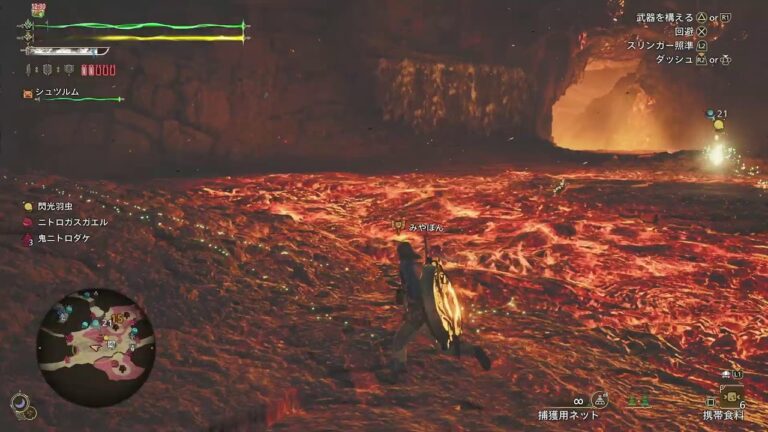768x432 pixels.
Task: Select the 携帯食料 ration item slot
Action: (x=731, y=396)
